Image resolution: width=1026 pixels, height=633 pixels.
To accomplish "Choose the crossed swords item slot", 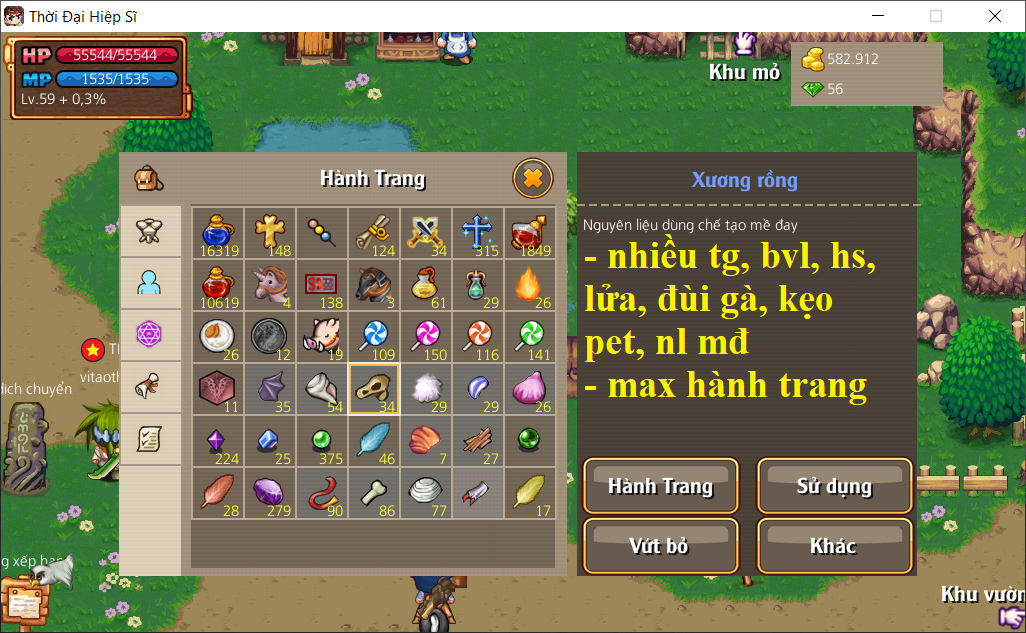I will [425, 233].
